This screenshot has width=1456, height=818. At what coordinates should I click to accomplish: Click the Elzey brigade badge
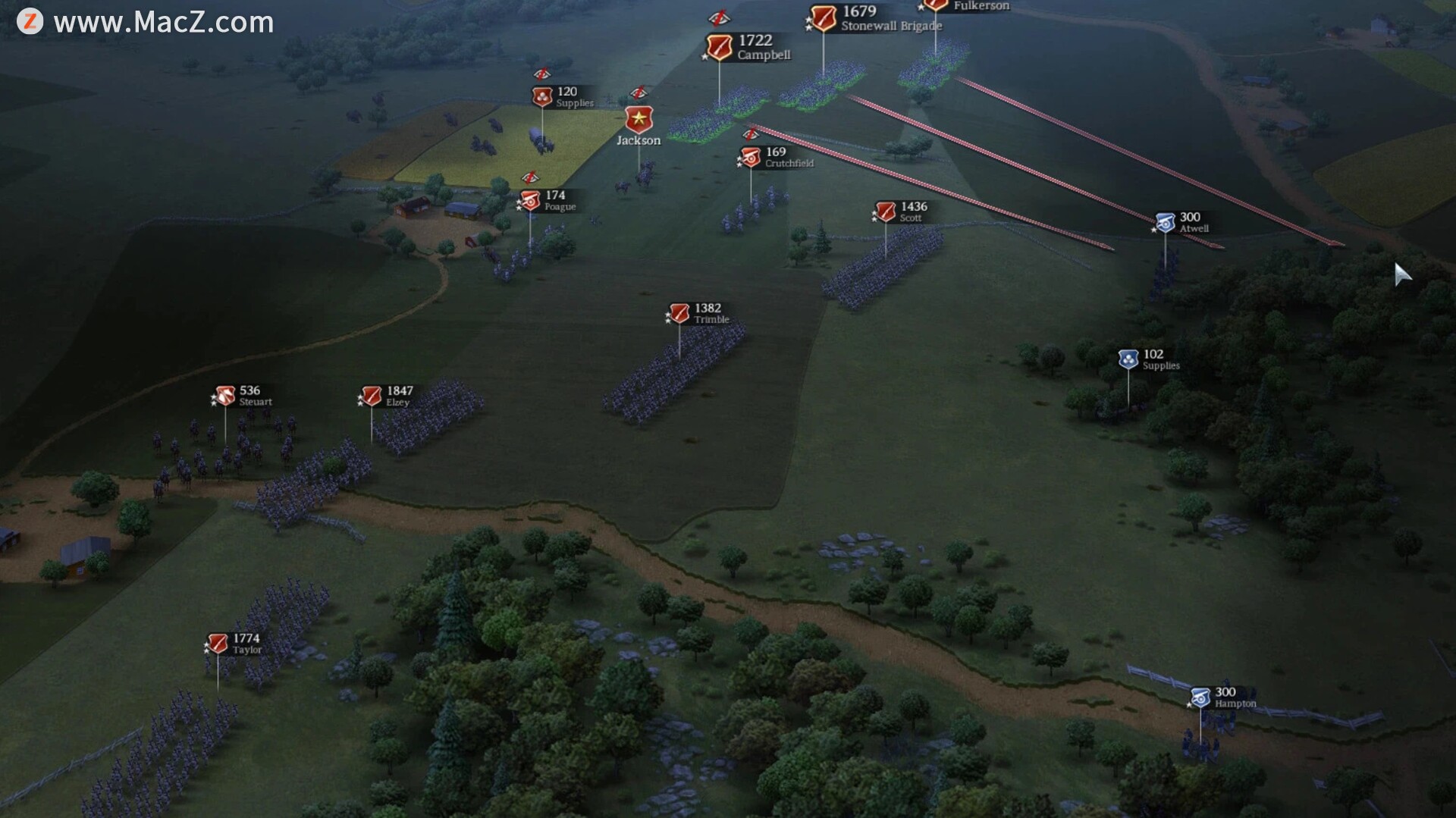pyautogui.click(x=372, y=396)
